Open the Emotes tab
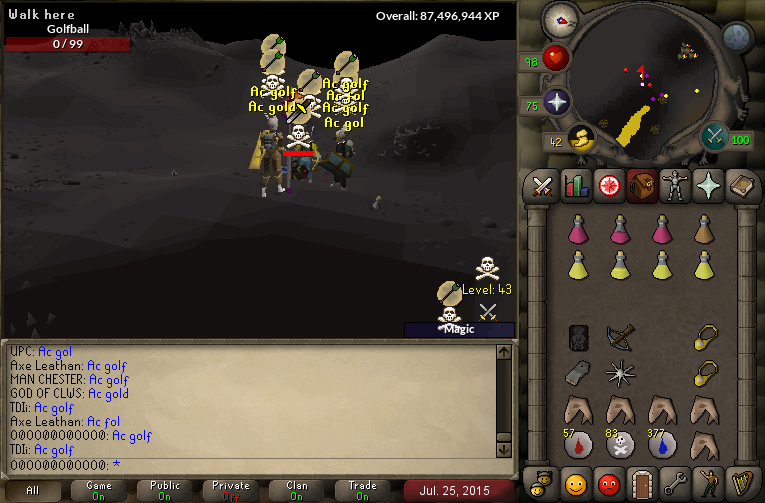This screenshot has width=765, height=503. tap(705, 483)
